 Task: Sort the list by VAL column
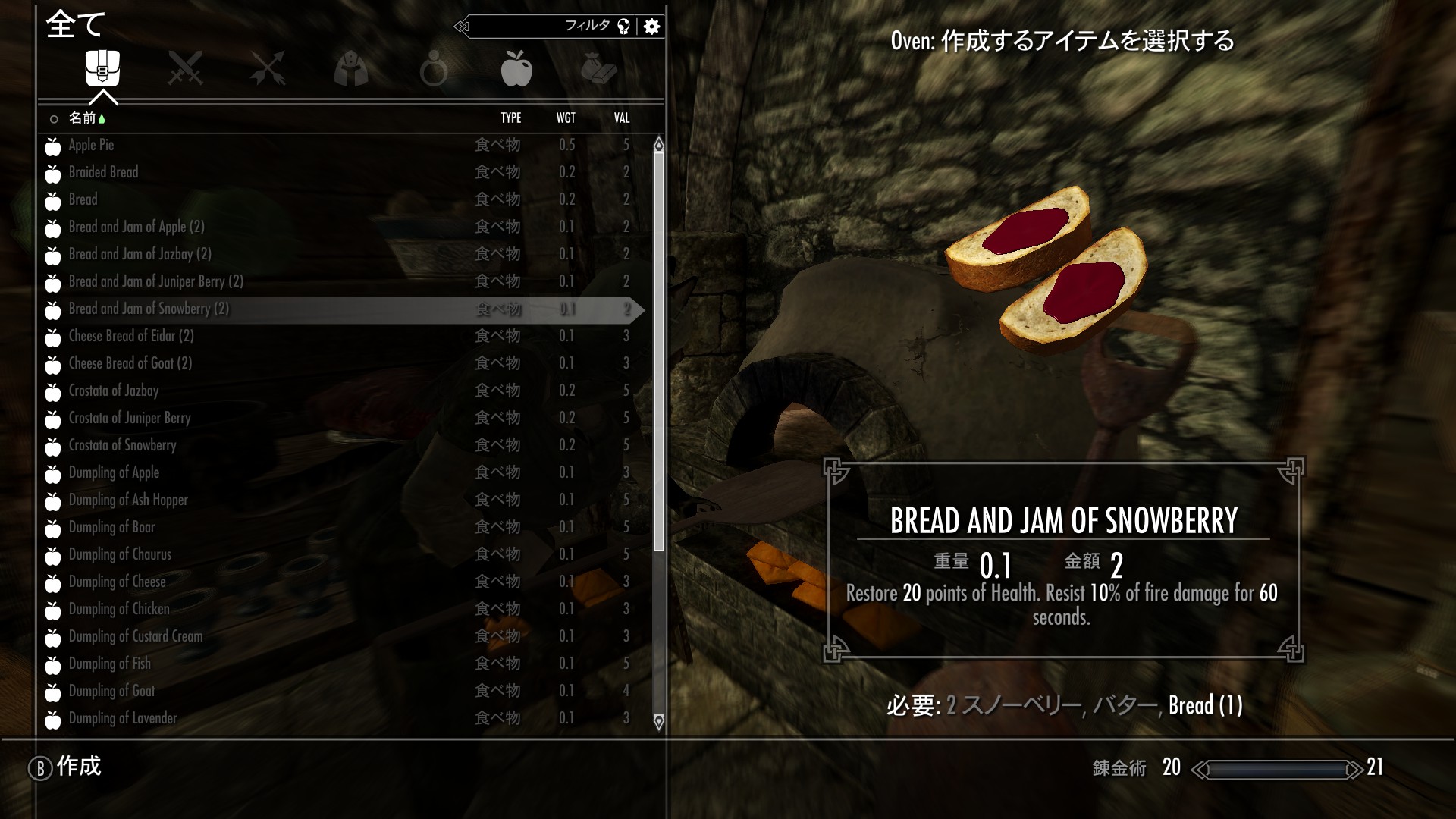[x=622, y=118]
